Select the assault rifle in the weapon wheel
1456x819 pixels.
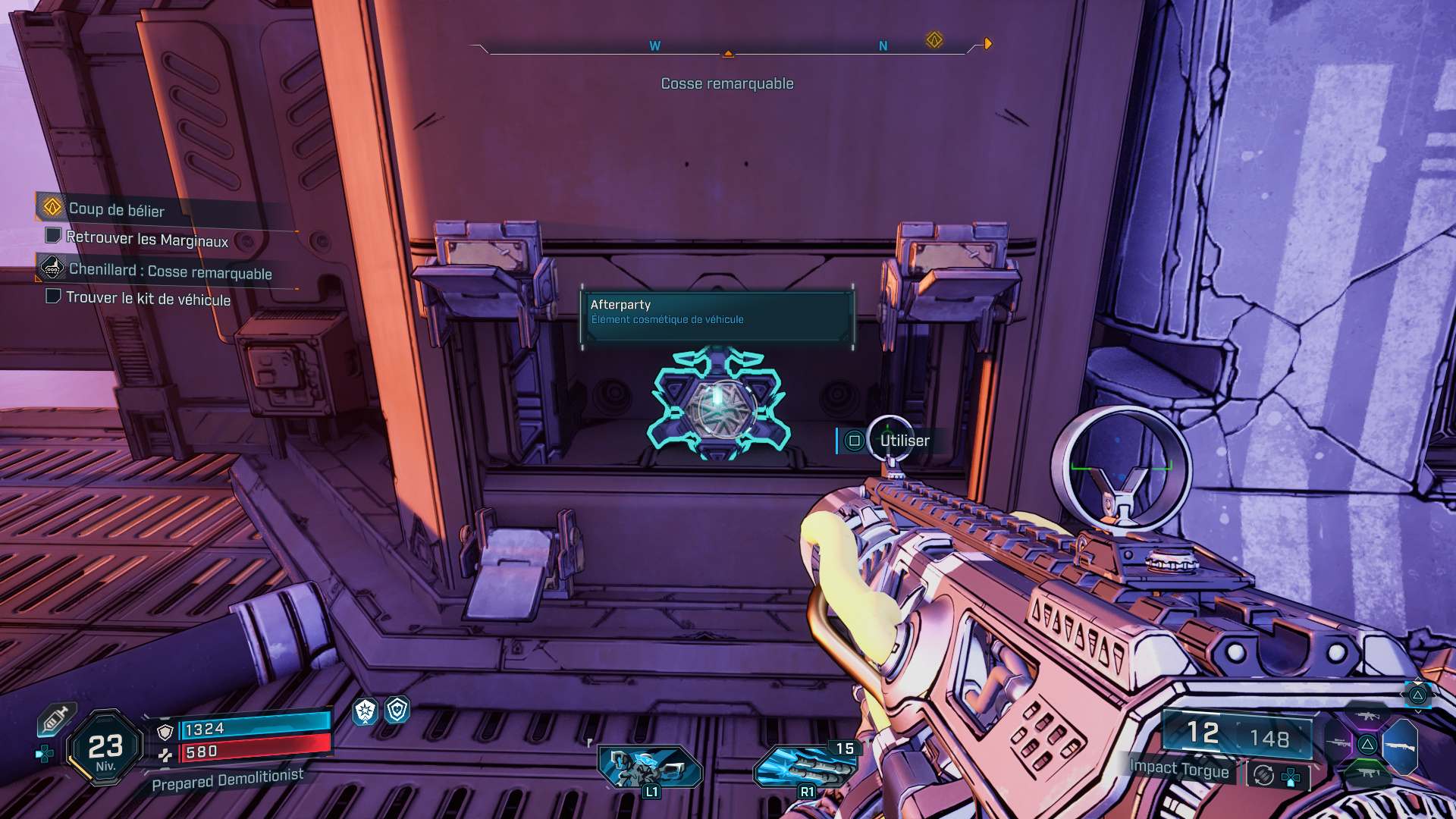1368,717
